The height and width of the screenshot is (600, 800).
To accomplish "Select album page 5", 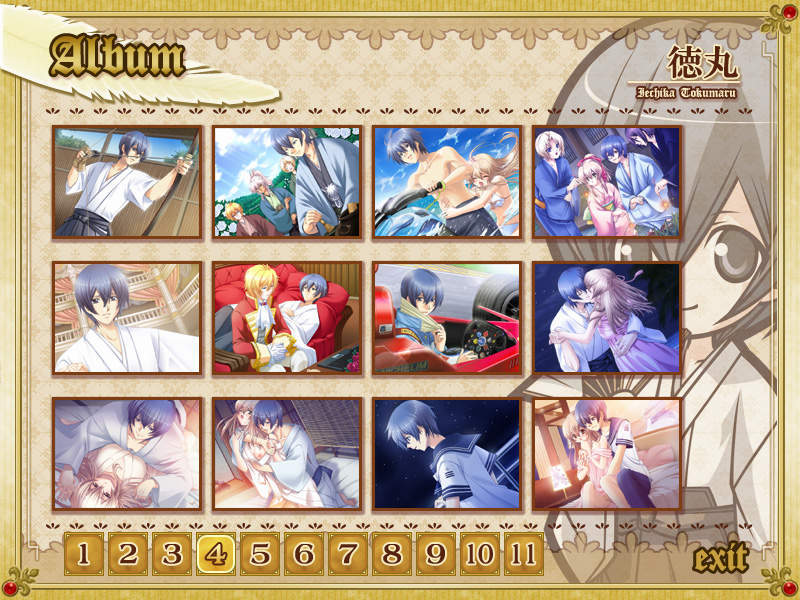I will point(260,553).
